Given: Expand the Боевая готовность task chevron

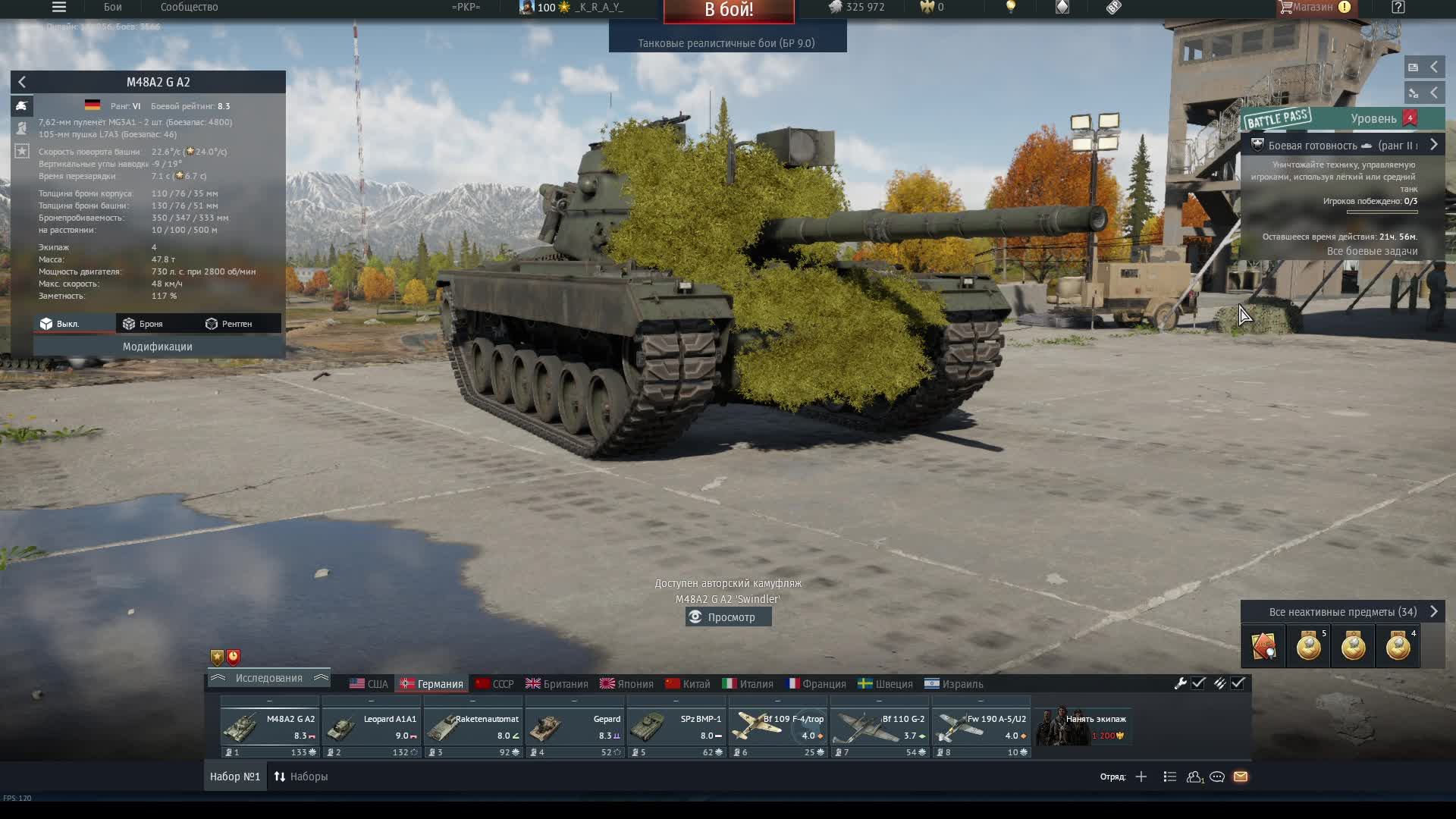Looking at the screenshot, I should click(x=1434, y=144).
